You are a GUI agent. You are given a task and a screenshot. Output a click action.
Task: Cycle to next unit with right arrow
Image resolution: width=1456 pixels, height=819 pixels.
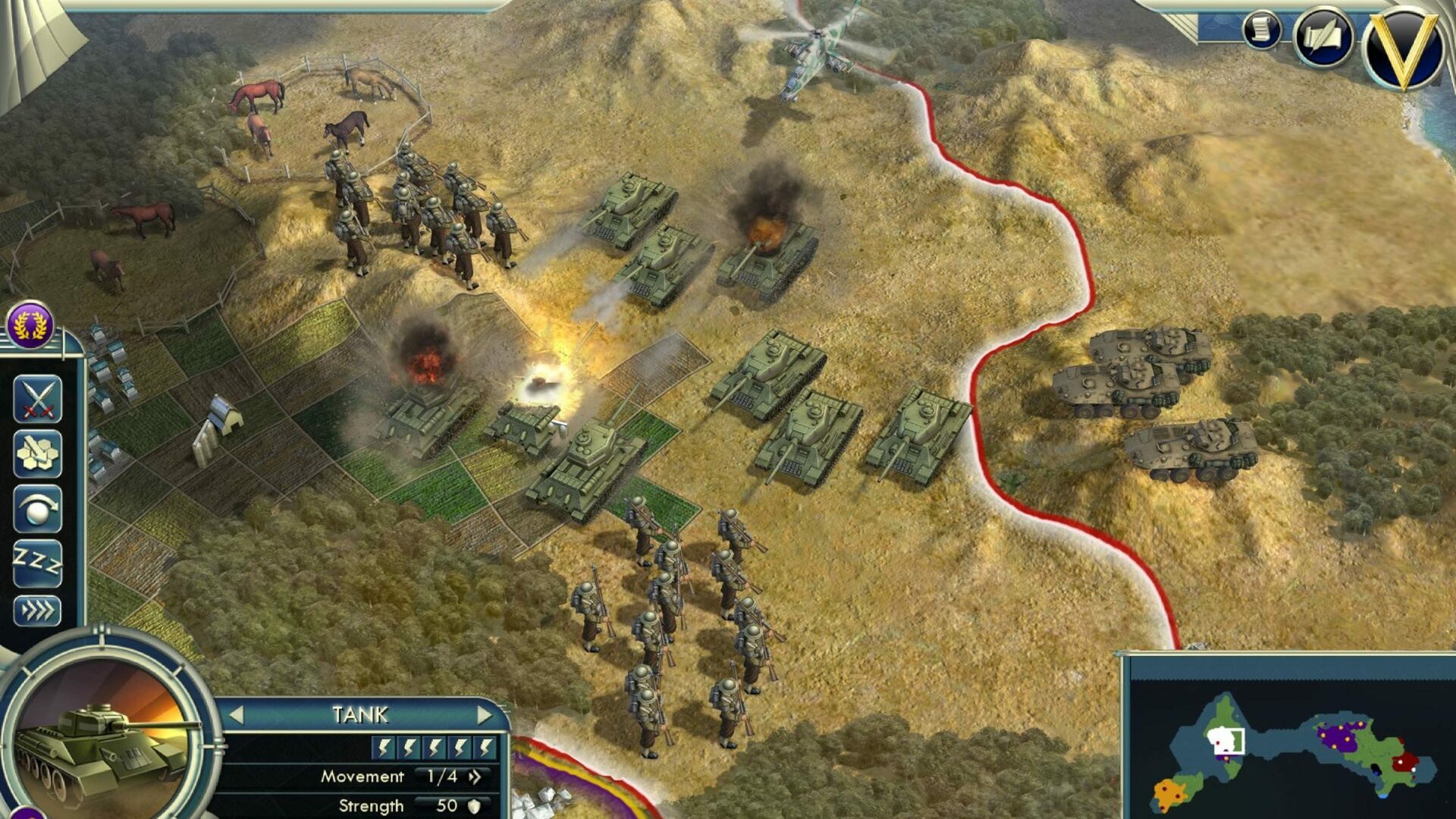(x=485, y=715)
